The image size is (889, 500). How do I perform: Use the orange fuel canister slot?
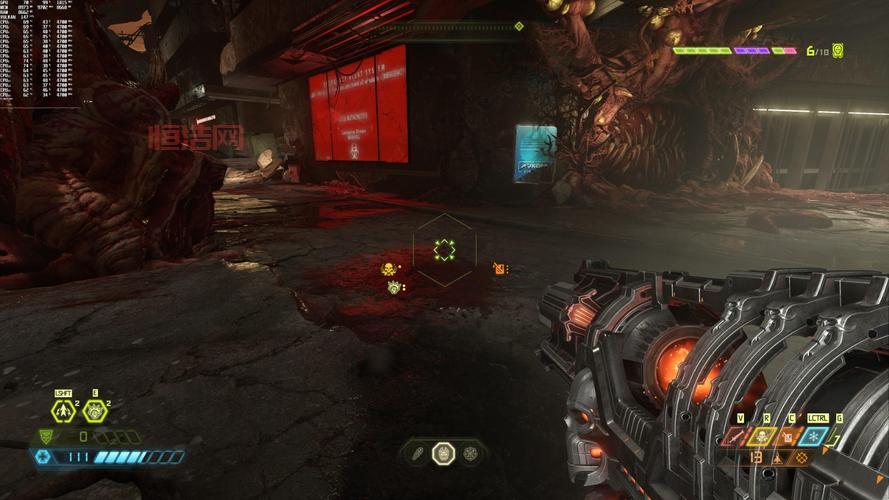[787, 436]
